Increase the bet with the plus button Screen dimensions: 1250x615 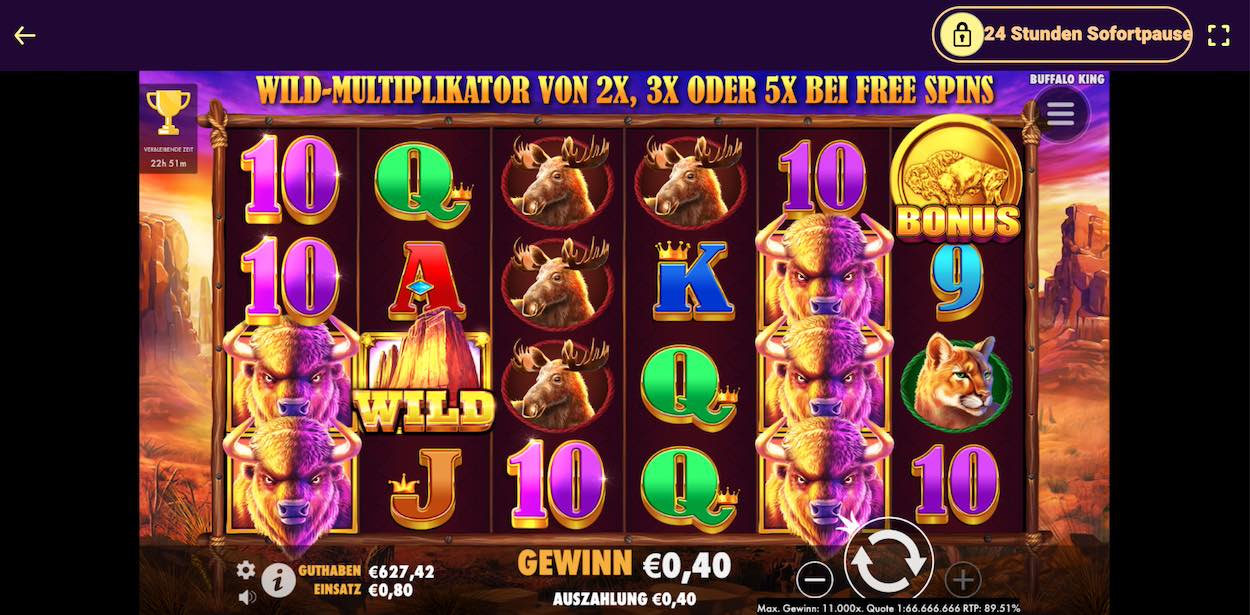(x=962, y=579)
